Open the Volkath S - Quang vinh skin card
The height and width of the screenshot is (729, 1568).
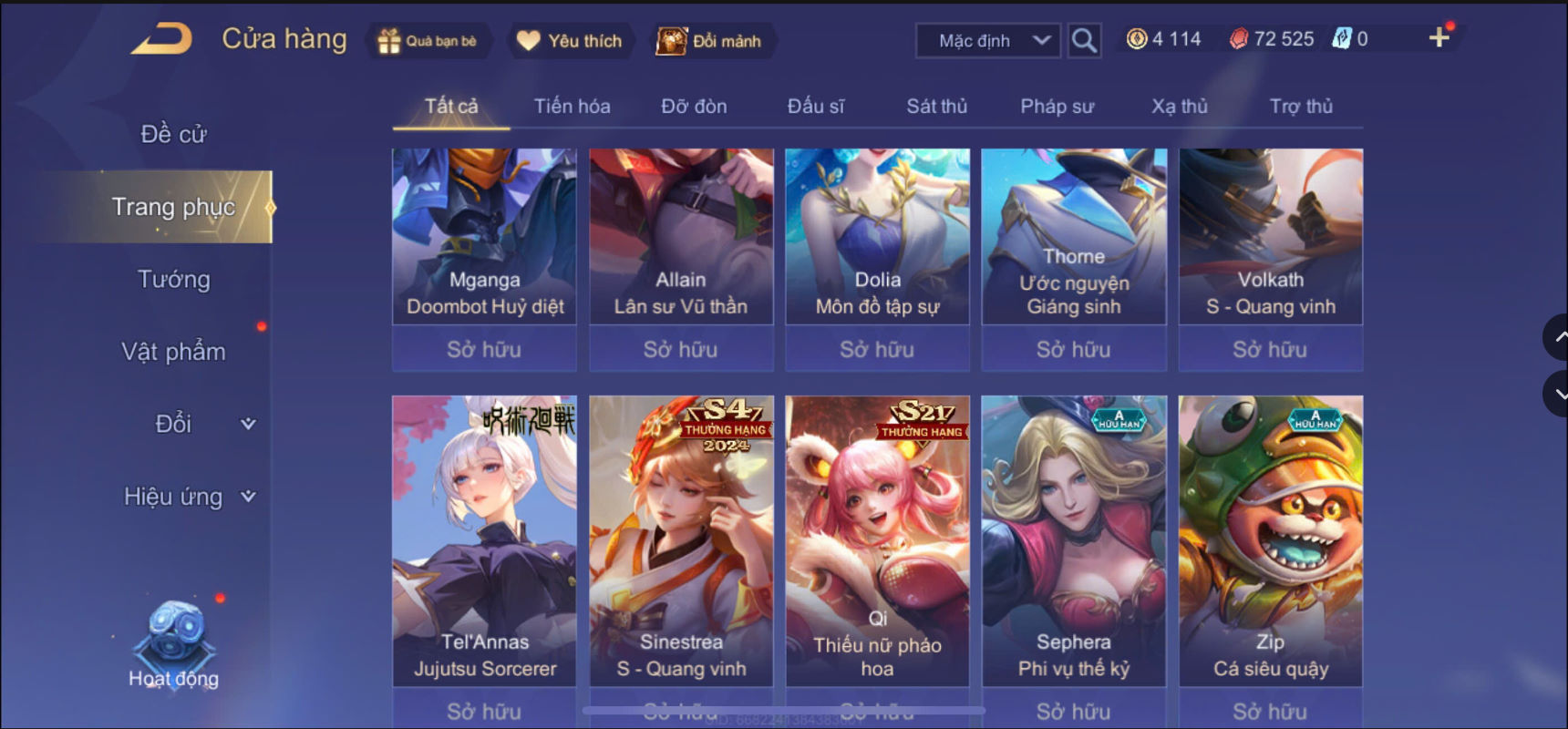[1270, 237]
